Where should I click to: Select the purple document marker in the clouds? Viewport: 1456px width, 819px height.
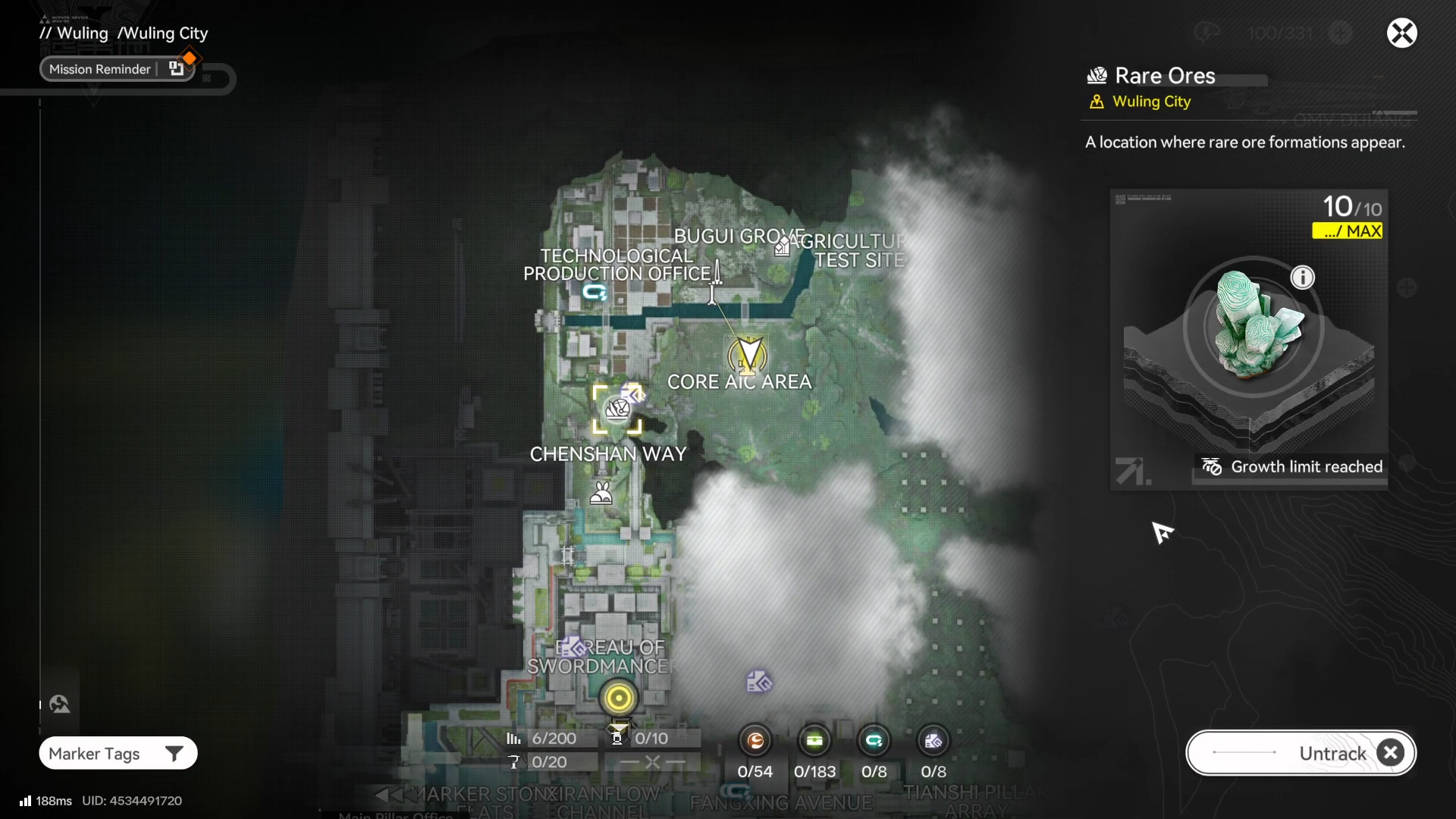758,682
